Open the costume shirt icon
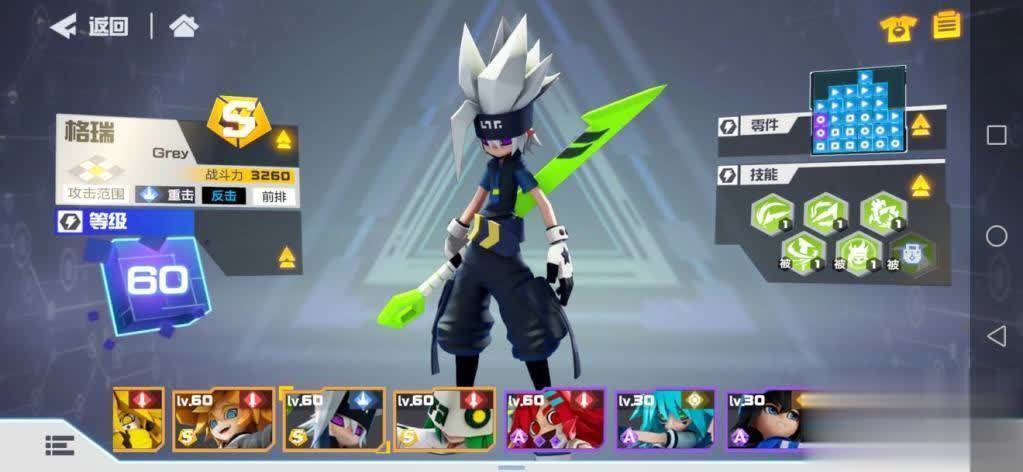The width and height of the screenshot is (1023, 472). coord(897,27)
